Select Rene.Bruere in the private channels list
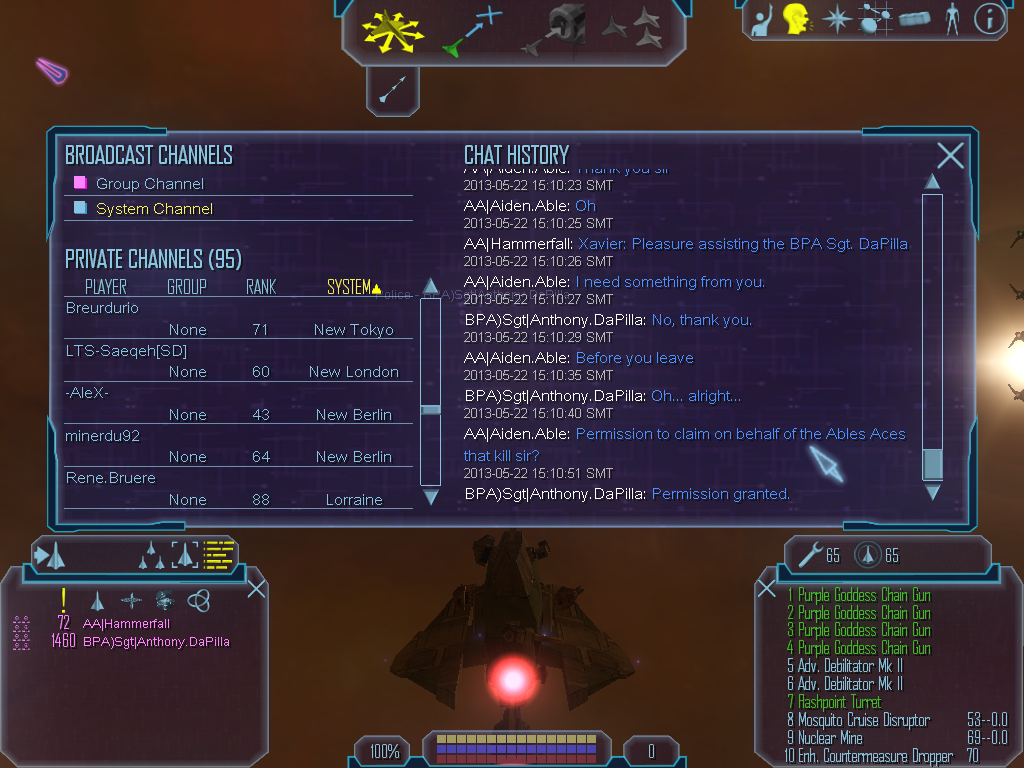The height and width of the screenshot is (768, 1024). 111,478
